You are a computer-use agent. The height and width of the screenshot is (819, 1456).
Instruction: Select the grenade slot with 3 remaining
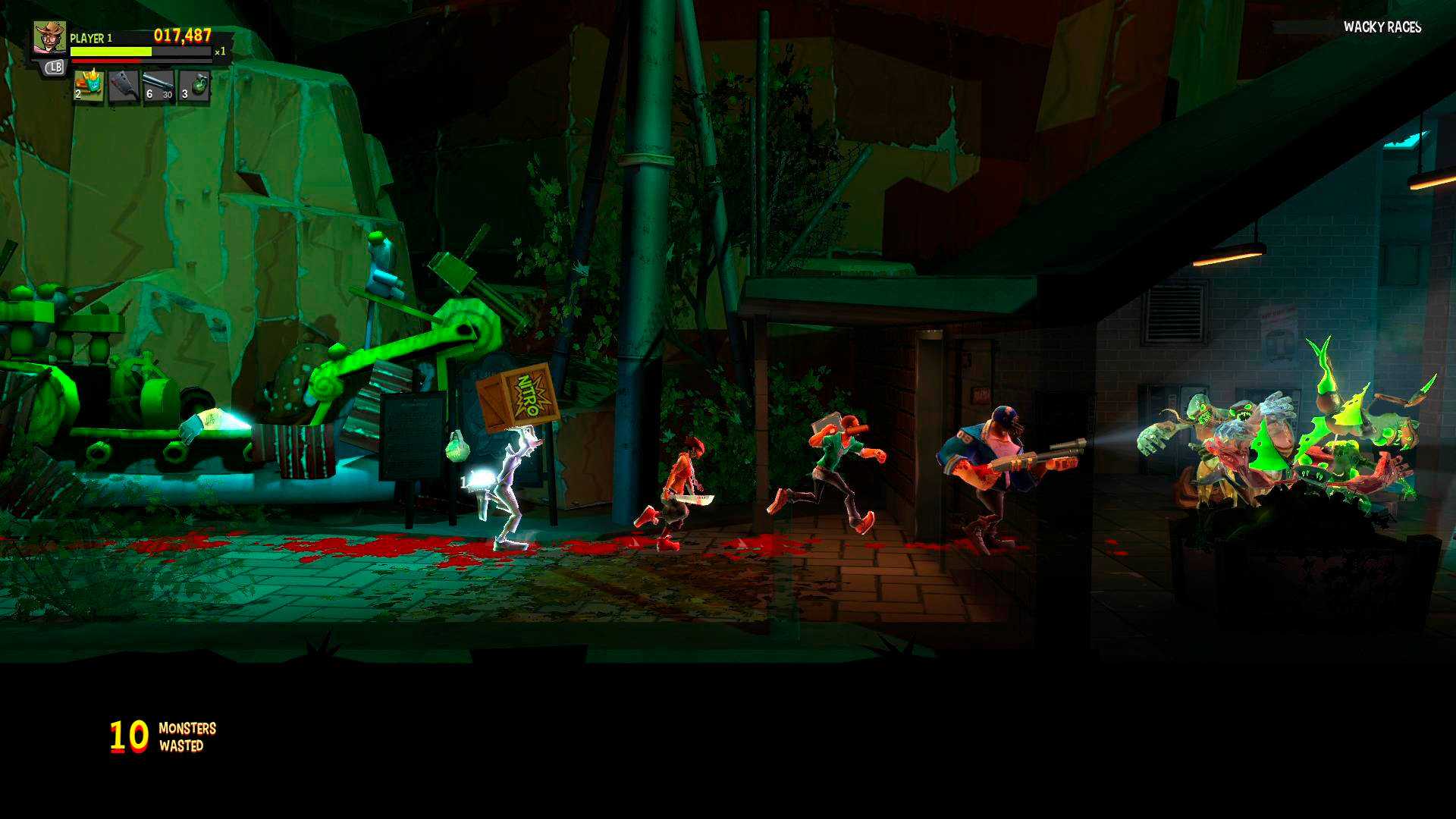point(194,84)
